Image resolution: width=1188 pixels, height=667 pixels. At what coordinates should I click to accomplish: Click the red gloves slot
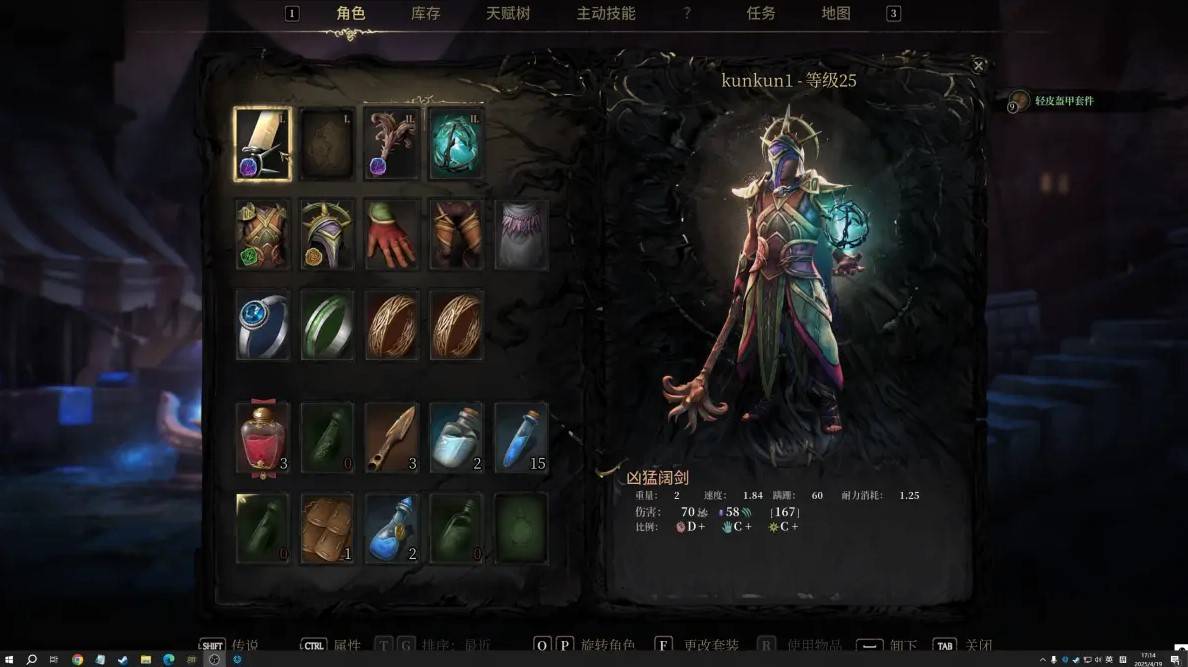(391, 234)
